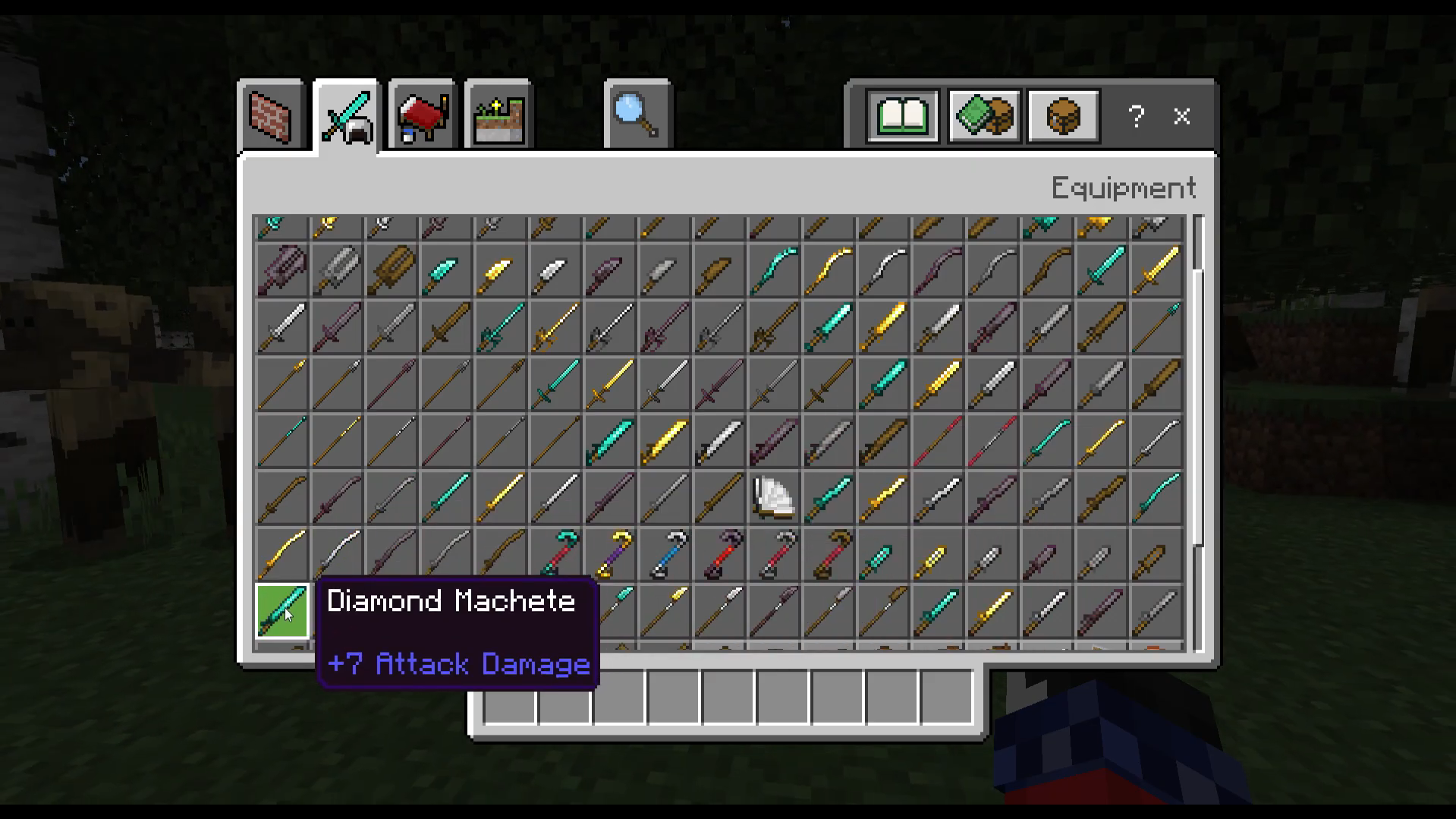The image size is (1456, 819).
Task: Toggle the recipe book open-book icon
Action: (904, 115)
